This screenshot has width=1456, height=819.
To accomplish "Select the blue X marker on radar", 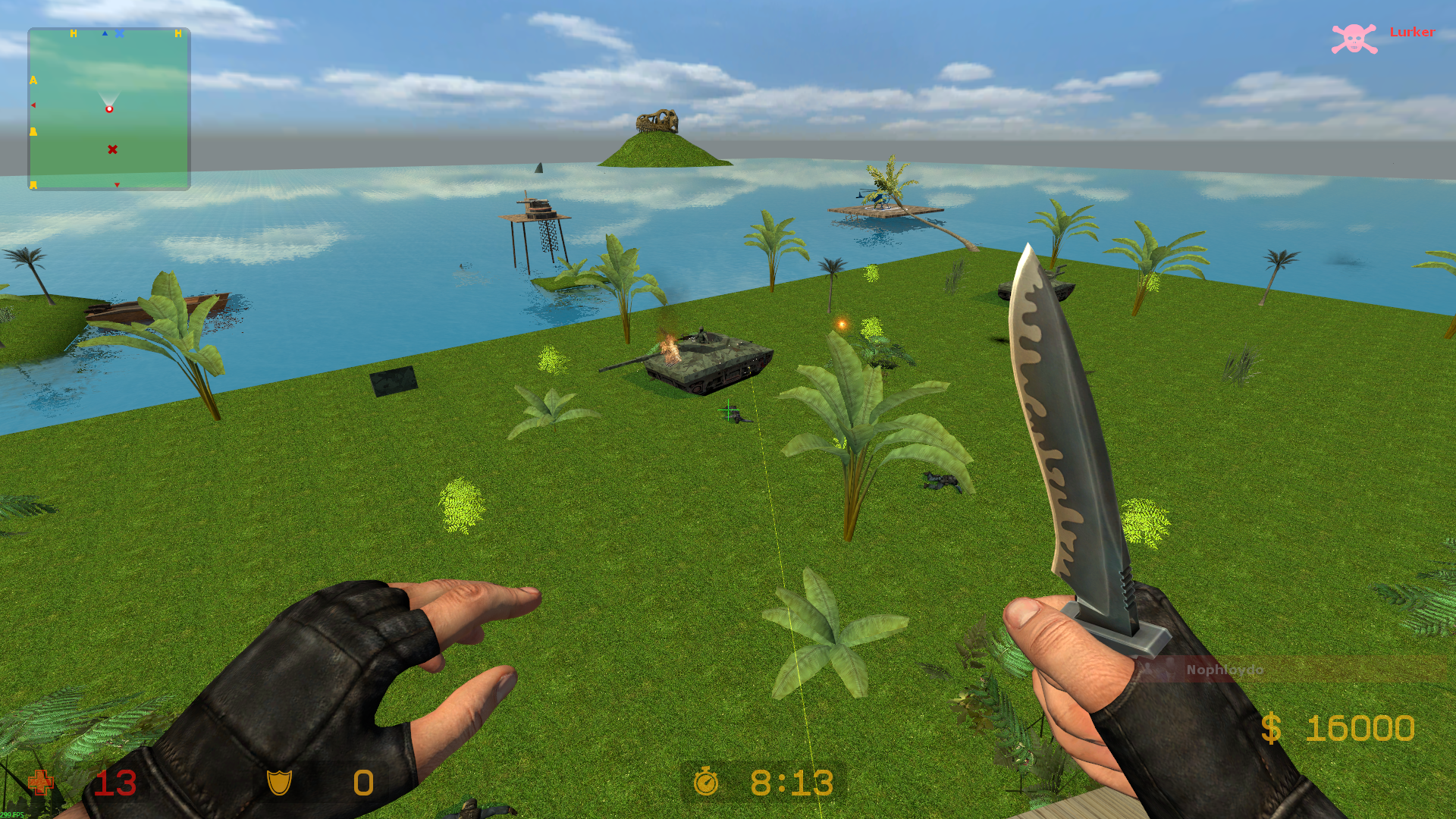I will pyautogui.click(x=120, y=33).
